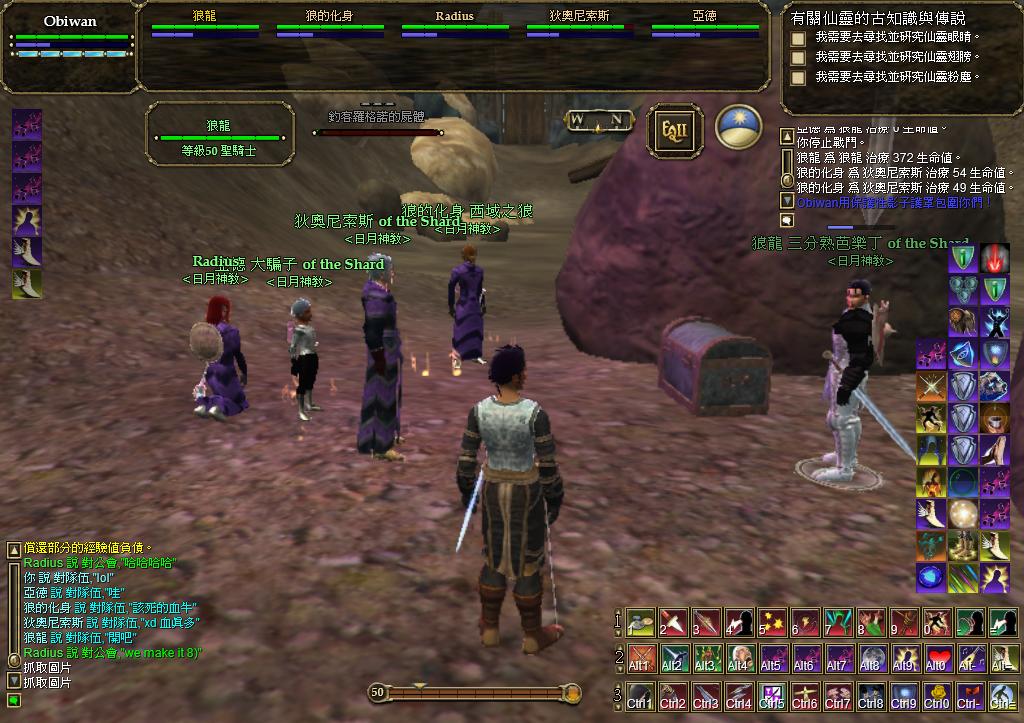Click the sun and moon clock icon
The width and height of the screenshot is (1024, 723).
coord(738,130)
